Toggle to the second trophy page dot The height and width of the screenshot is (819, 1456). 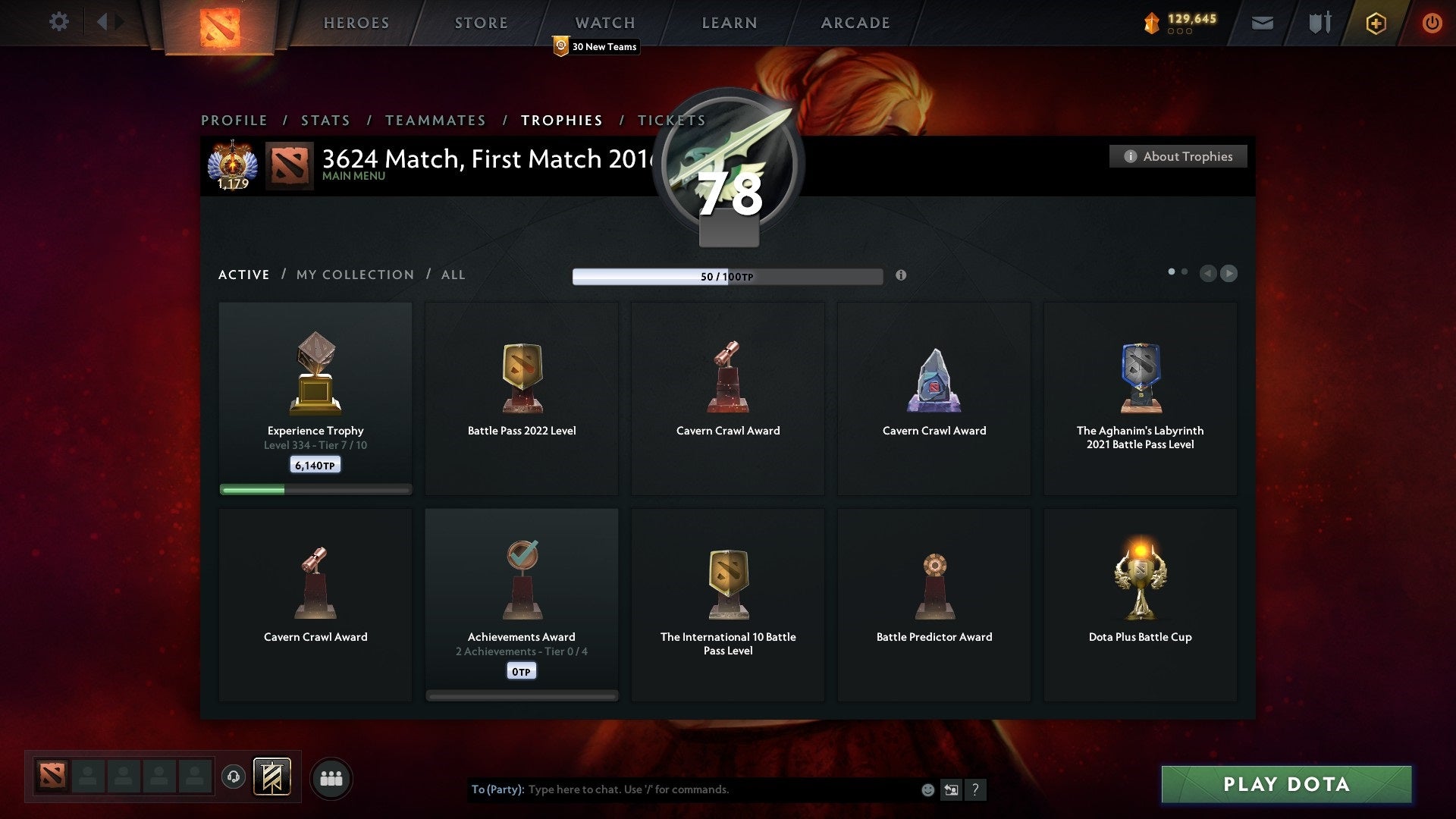1184,270
